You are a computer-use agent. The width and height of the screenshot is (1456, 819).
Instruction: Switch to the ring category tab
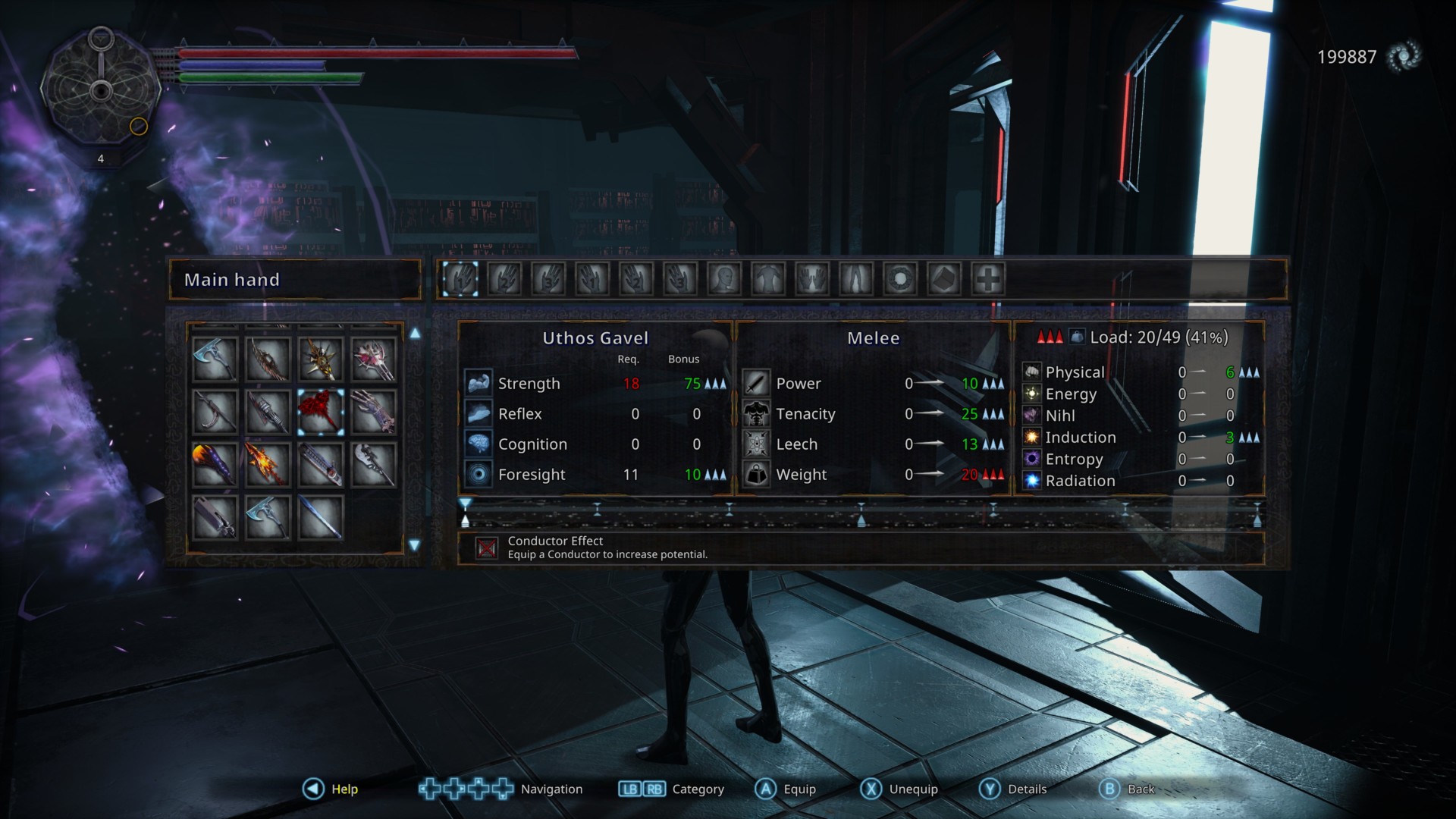click(x=900, y=279)
